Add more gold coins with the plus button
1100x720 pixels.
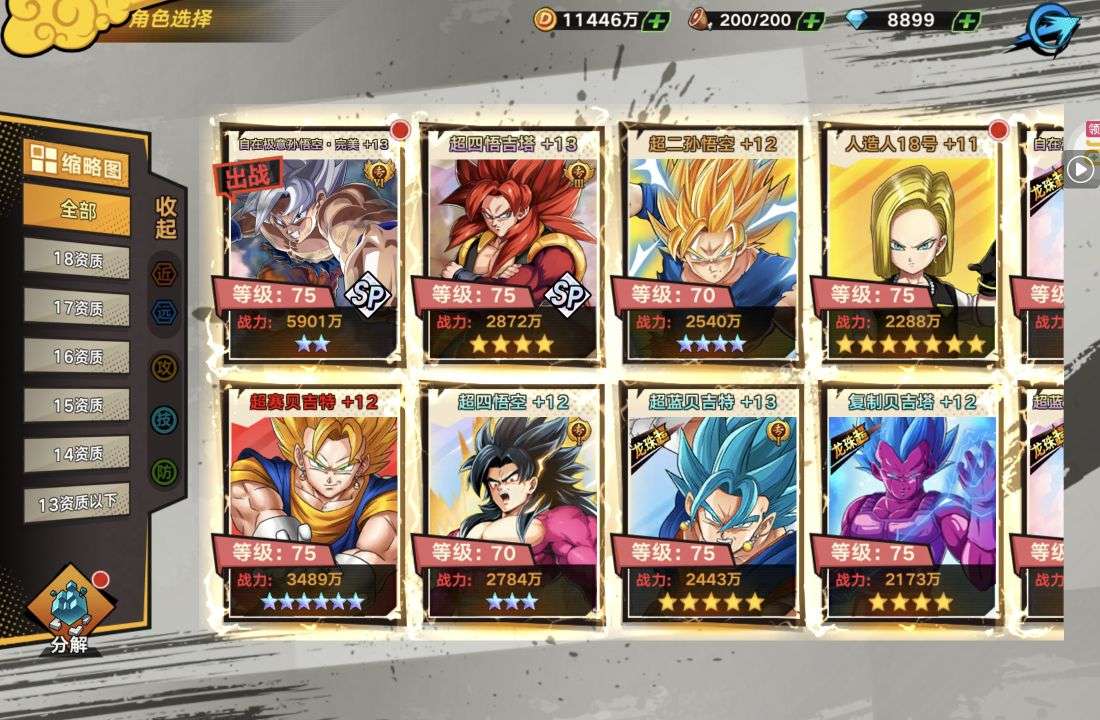(x=657, y=20)
